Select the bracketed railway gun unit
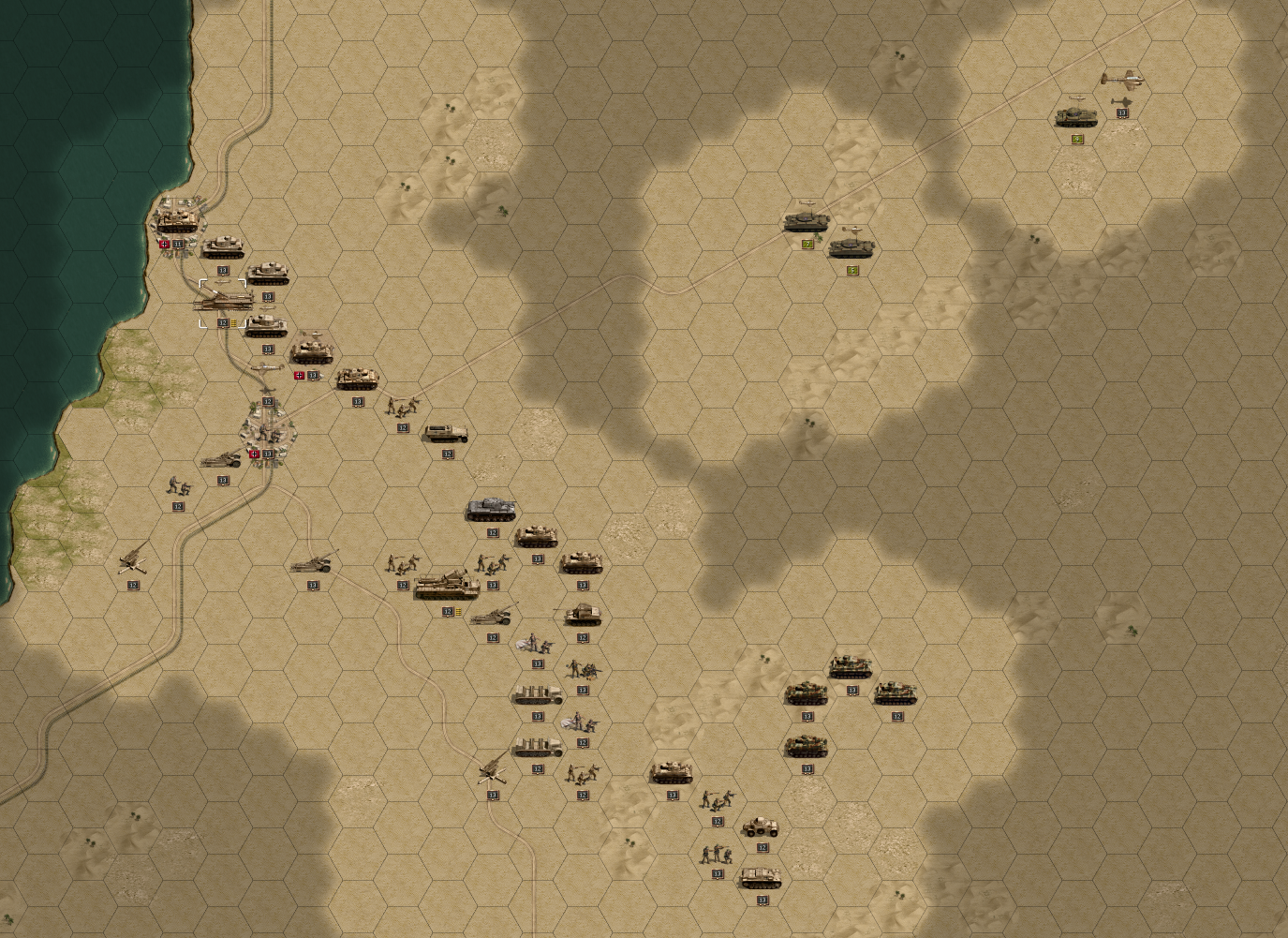The height and width of the screenshot is (938, 1288). click(x=223, y=301)
